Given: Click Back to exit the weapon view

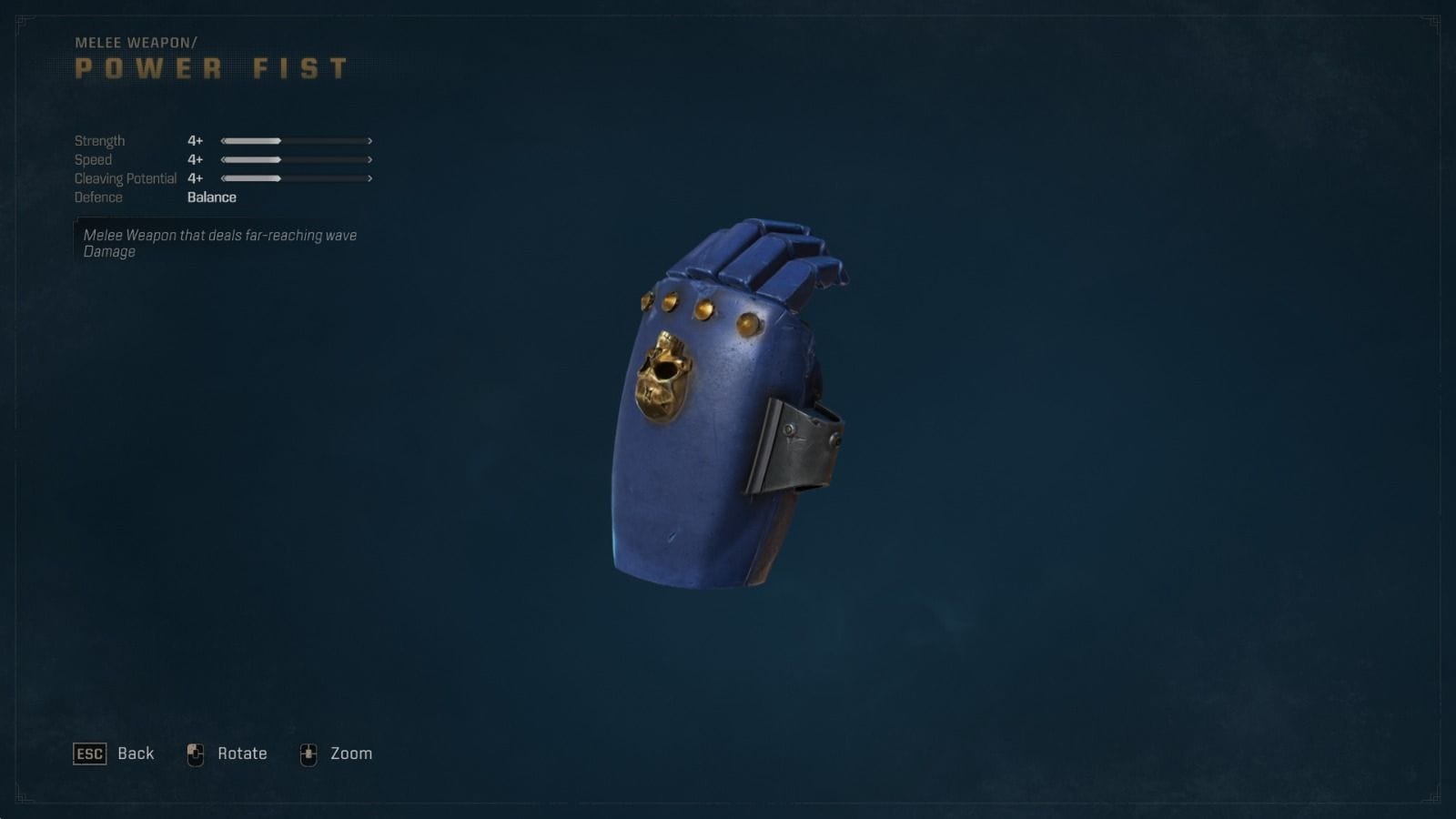Looking at the screenshot, I should pyautogui.click(x=136, y=753).
